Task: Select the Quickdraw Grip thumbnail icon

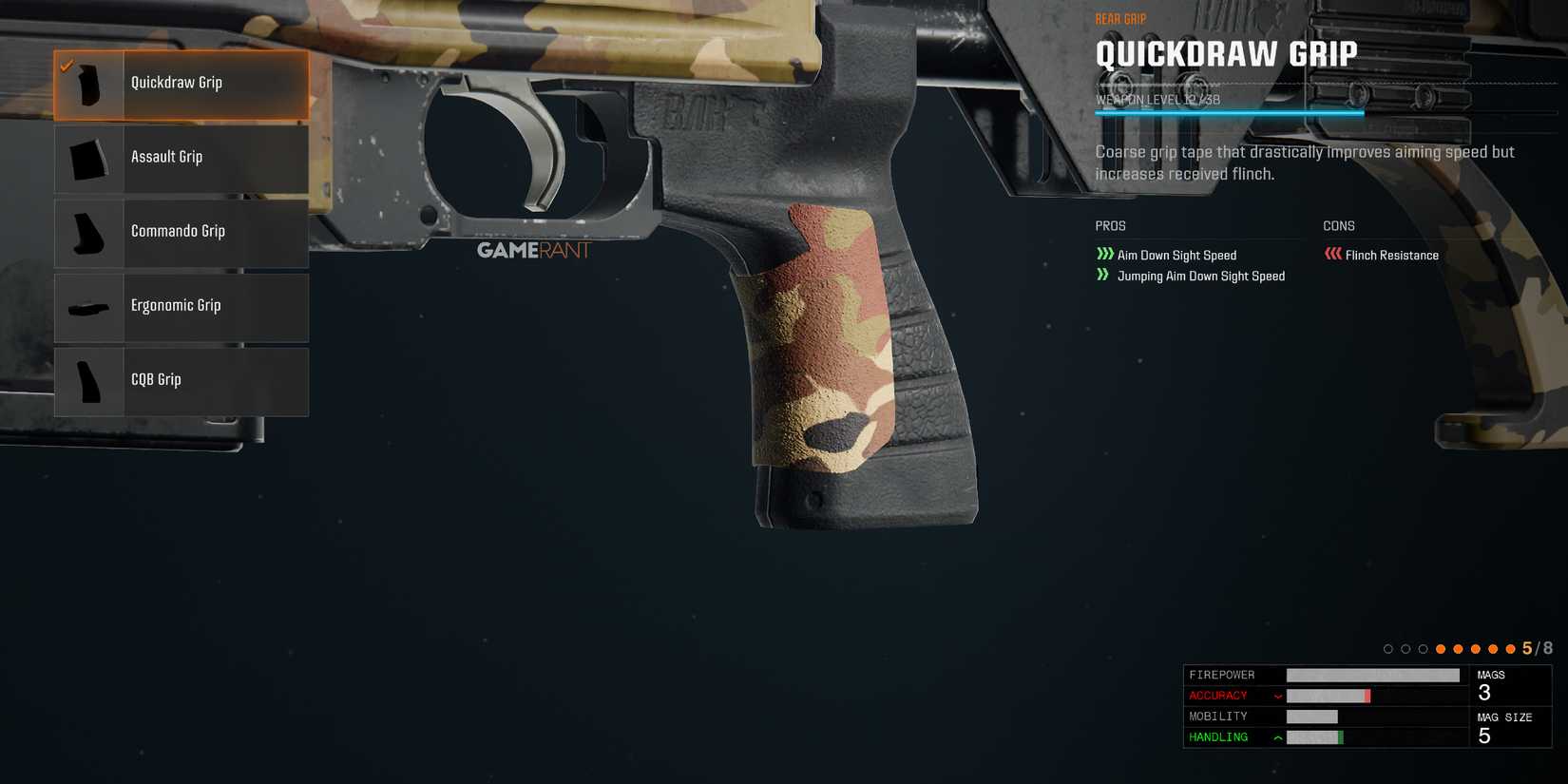Action: pyautogui.click(x=88, y=83)
